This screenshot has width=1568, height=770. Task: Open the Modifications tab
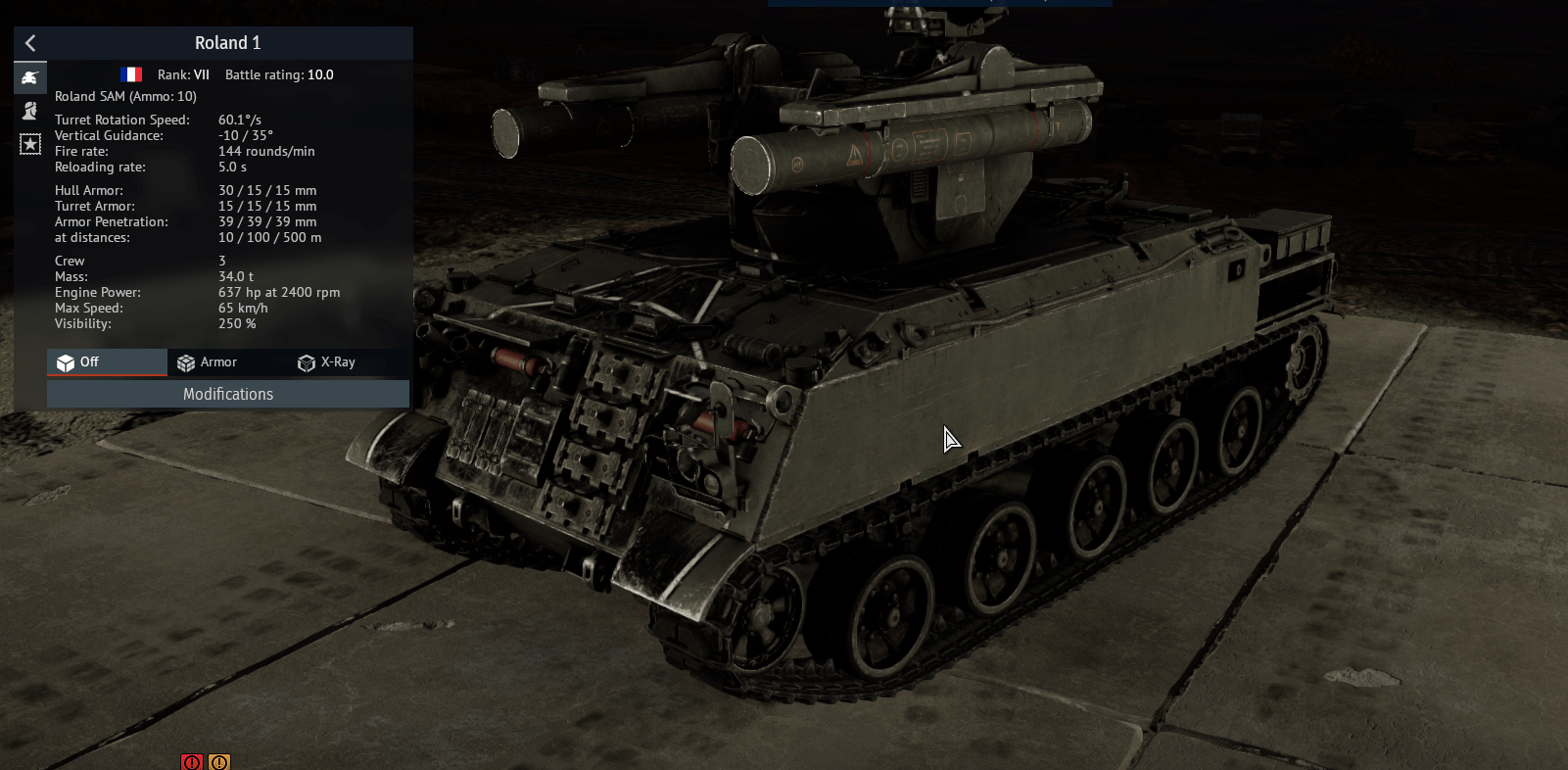pos(227,394)
